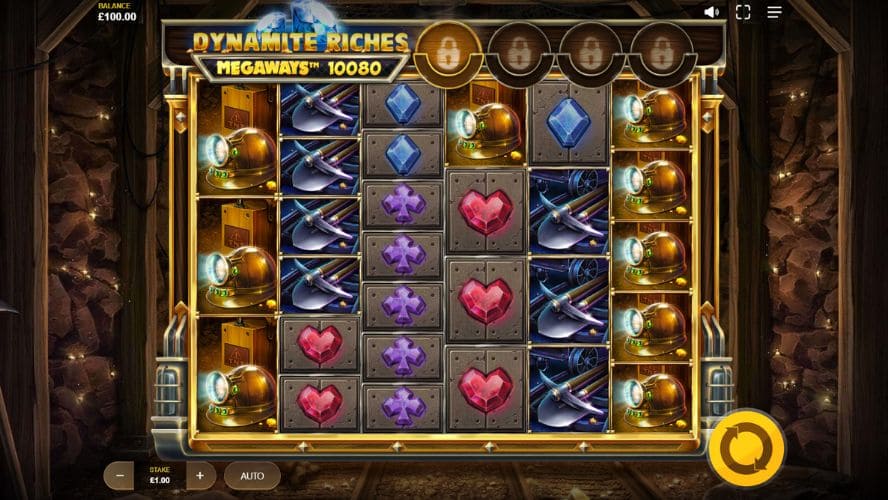Screen dimensions: 888x500
Task: Spin the reels with the yellow button
Action: point(746,447)
